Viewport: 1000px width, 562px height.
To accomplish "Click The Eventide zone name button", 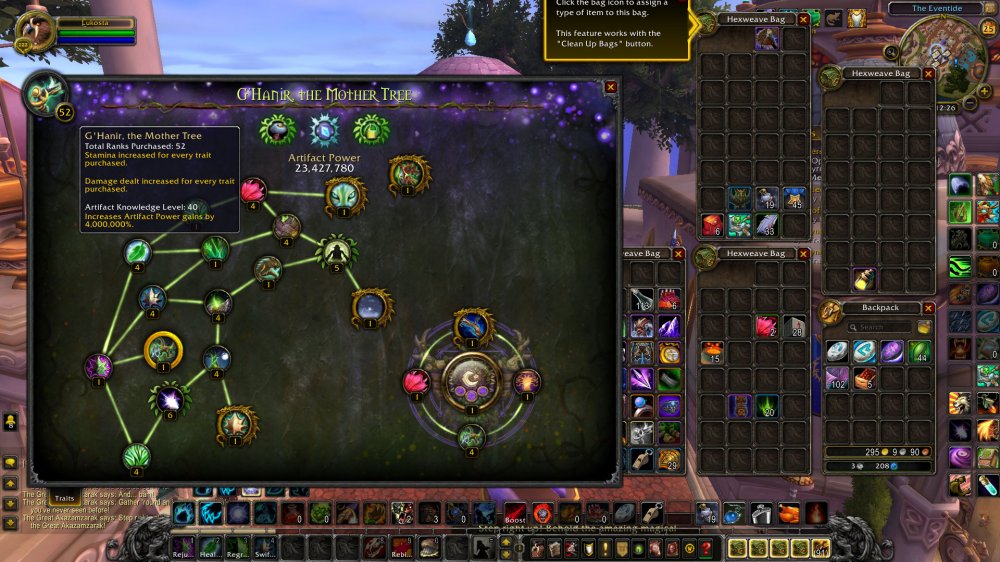I will click(939, 8).
